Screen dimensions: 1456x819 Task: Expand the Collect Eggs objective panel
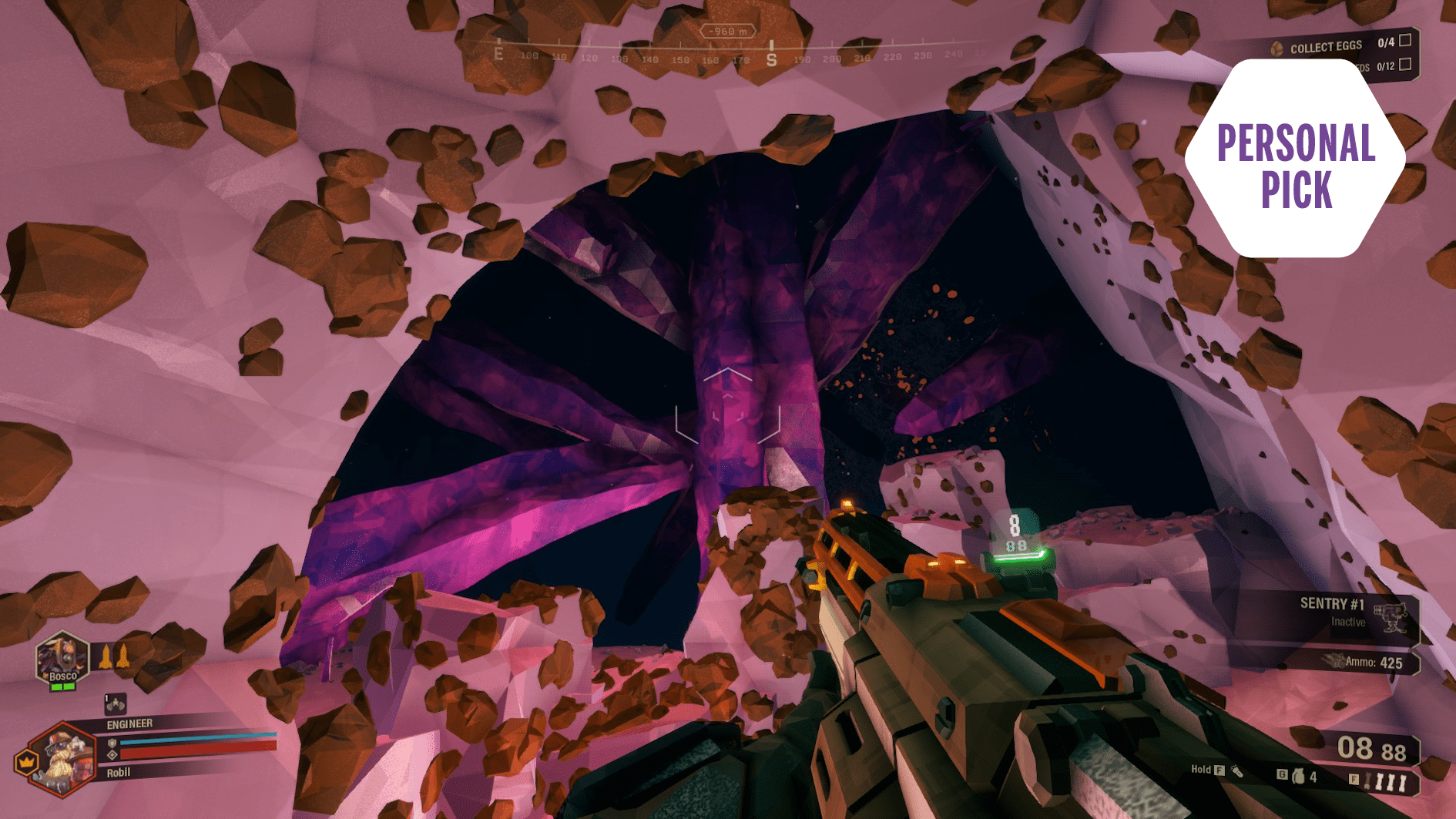(1327, 46)
